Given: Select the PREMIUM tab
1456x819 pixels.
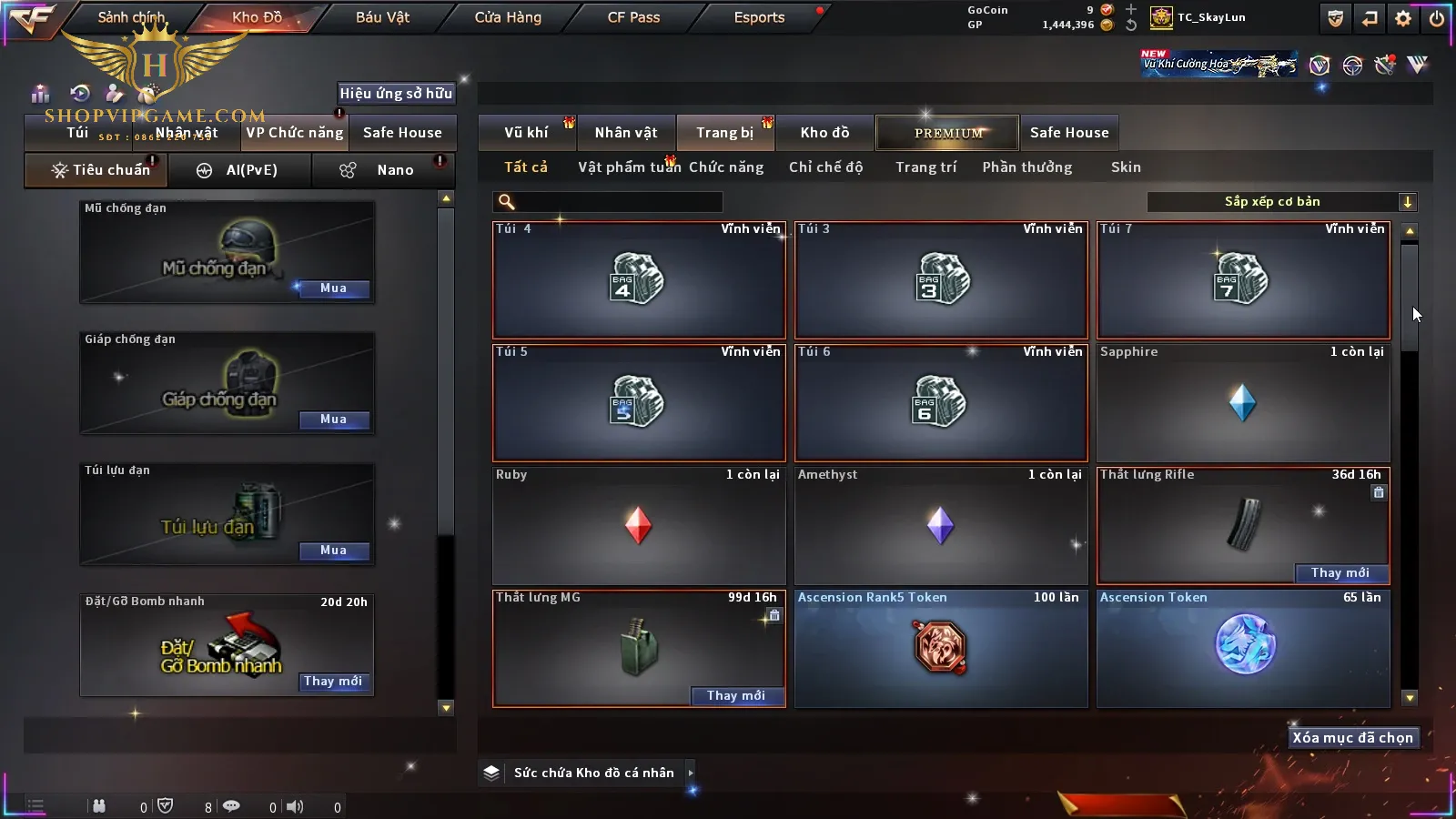Looking at the screenshot, I should tap(948, 133).
